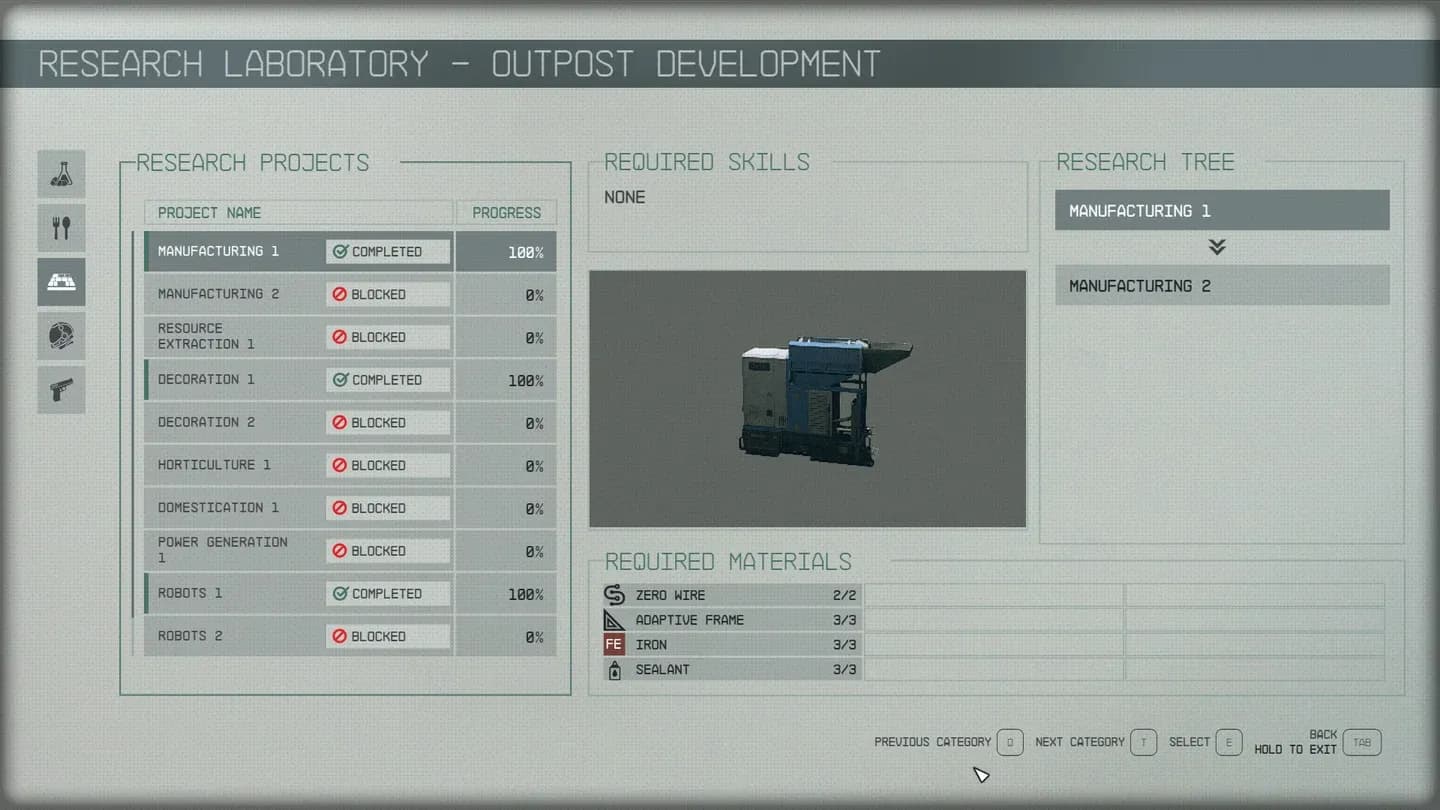Open the Weaponry pistol category icon
The width and height of the screenshot is (1440, 810).
click(61, 390)
